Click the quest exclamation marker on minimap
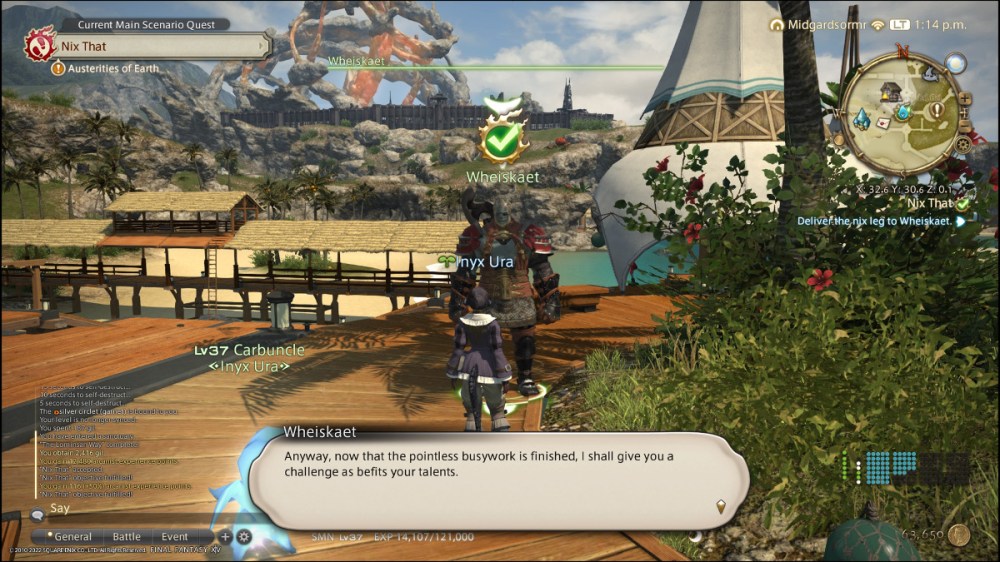1000x562 pixels. pyautogui.click(x=937, y=110)
